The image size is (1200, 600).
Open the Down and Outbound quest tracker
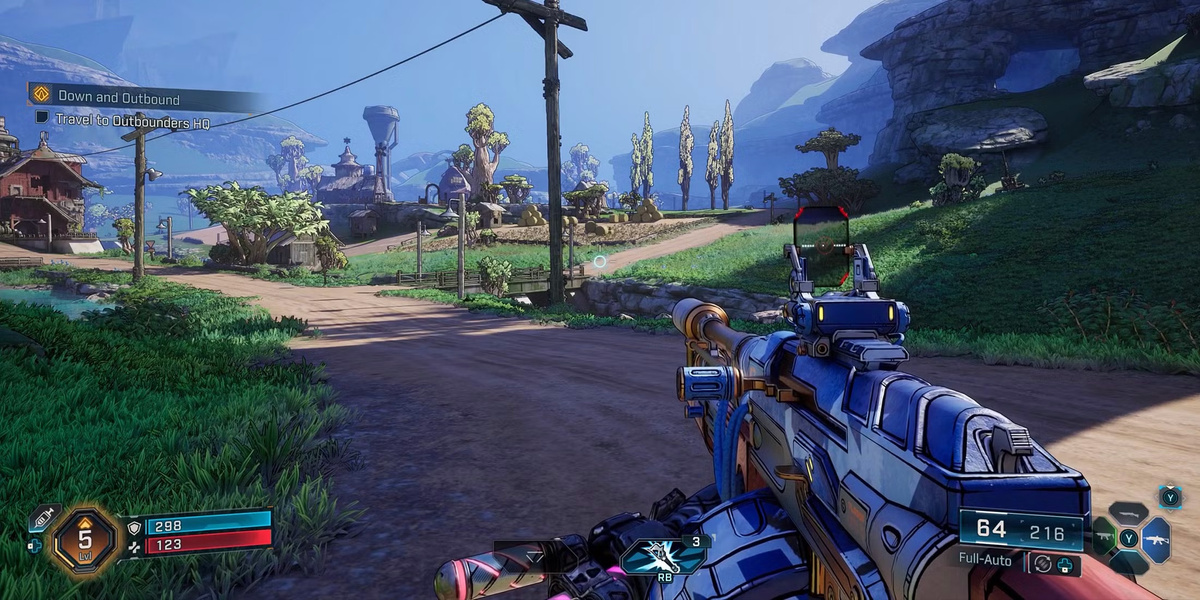(120, 97)
